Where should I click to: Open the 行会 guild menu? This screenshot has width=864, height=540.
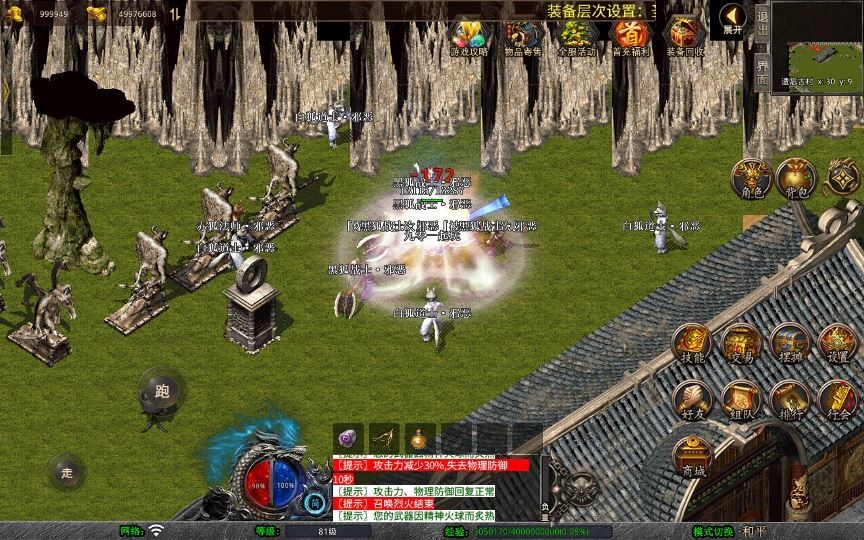tap(837, 401)
